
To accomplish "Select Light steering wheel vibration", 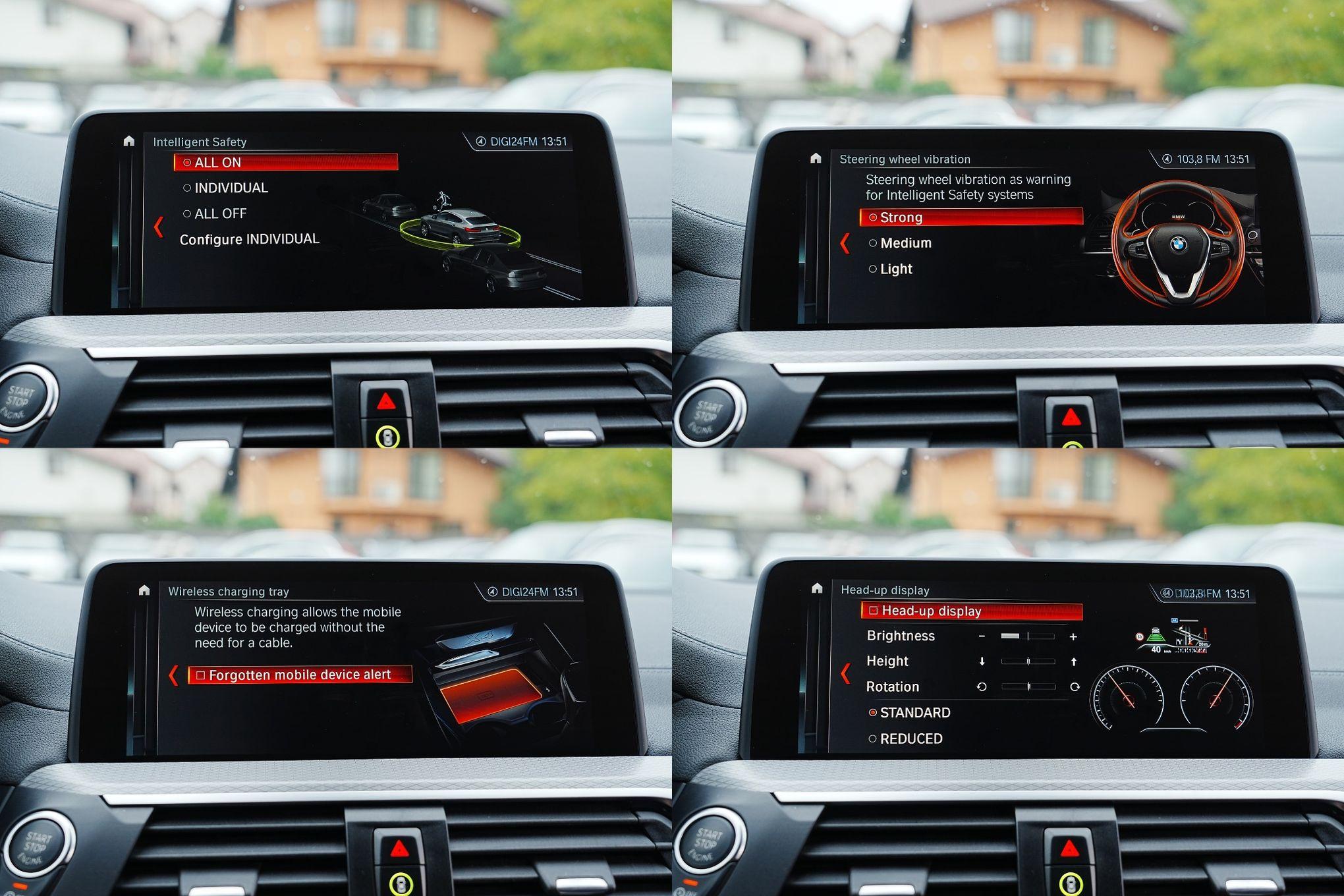I will (x=895, y=269).
